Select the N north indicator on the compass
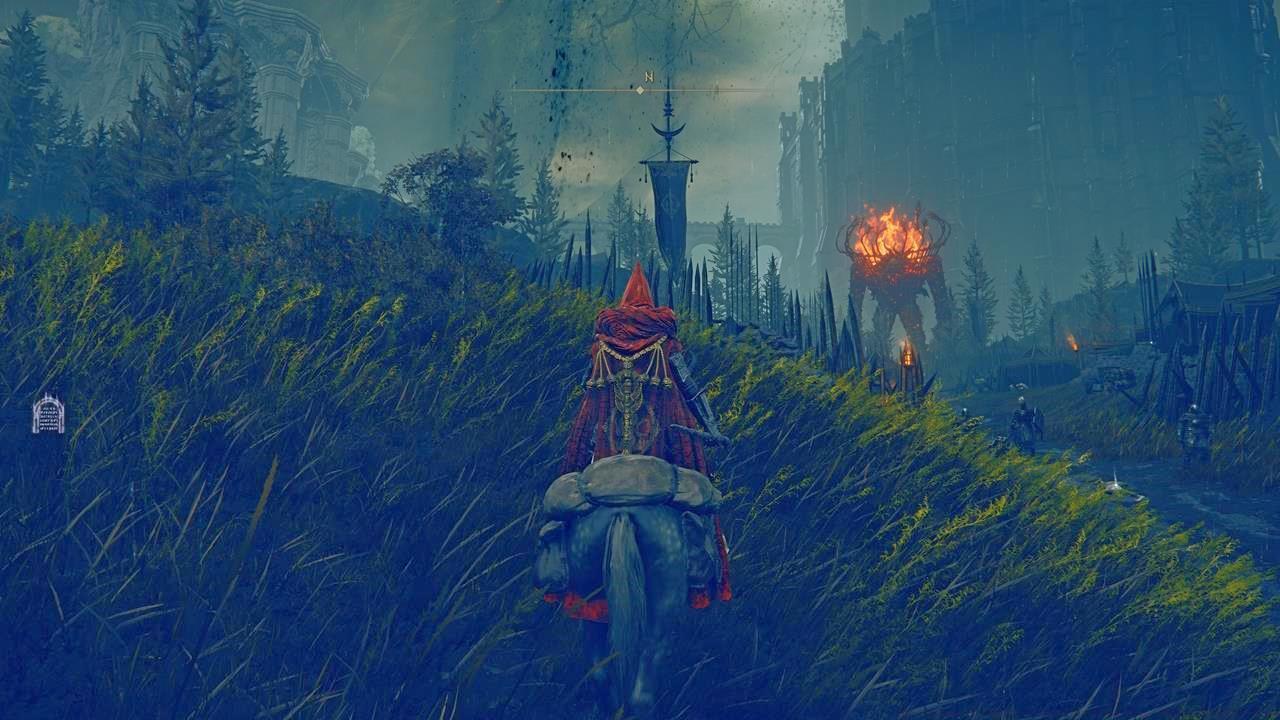 (649, 77)
